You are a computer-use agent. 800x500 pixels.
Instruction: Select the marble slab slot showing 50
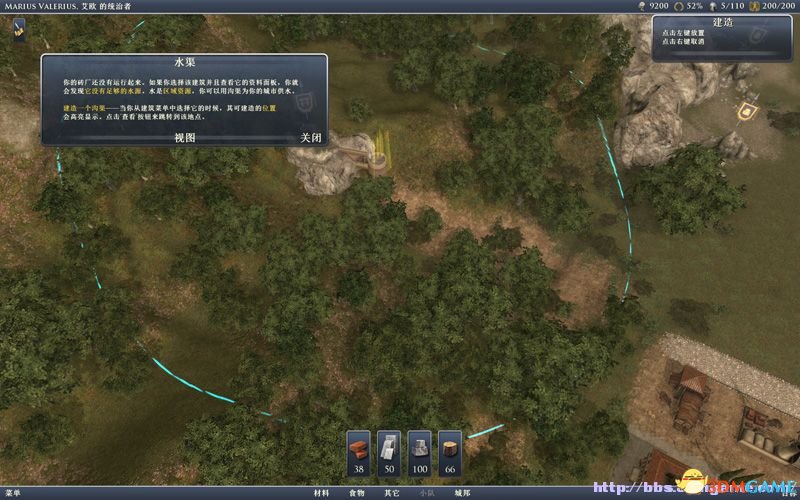click(x=389, y=453)
